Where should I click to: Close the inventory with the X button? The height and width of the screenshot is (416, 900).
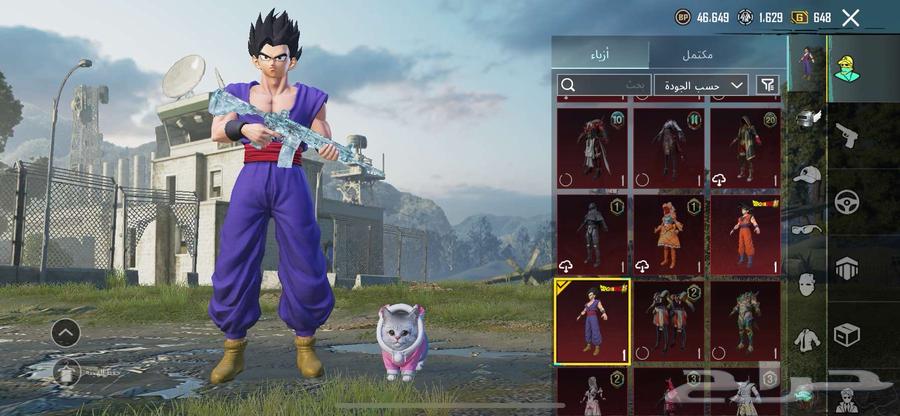pos(850,17)
